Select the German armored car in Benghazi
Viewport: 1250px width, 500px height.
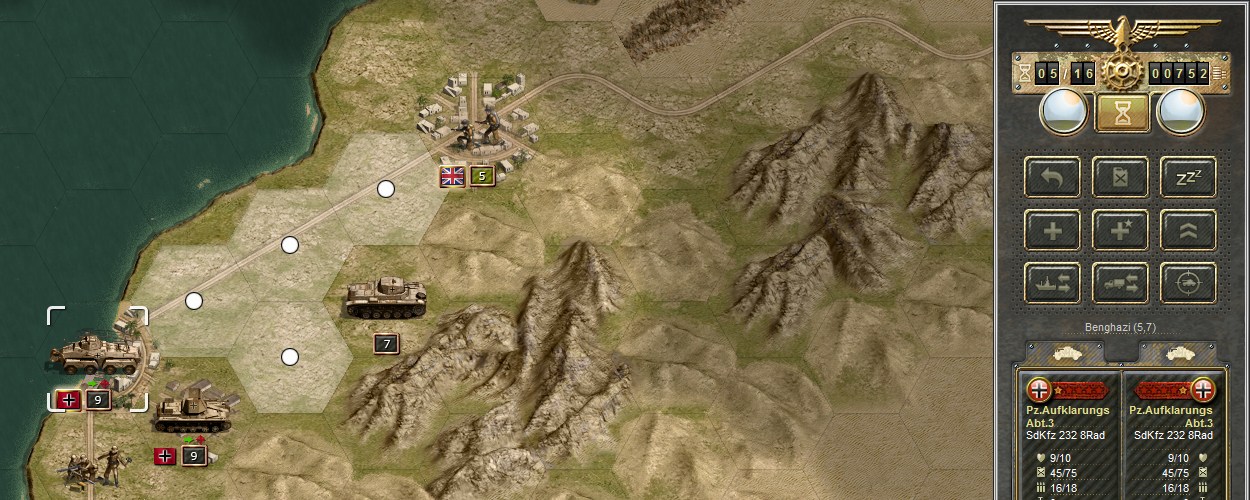97,352
